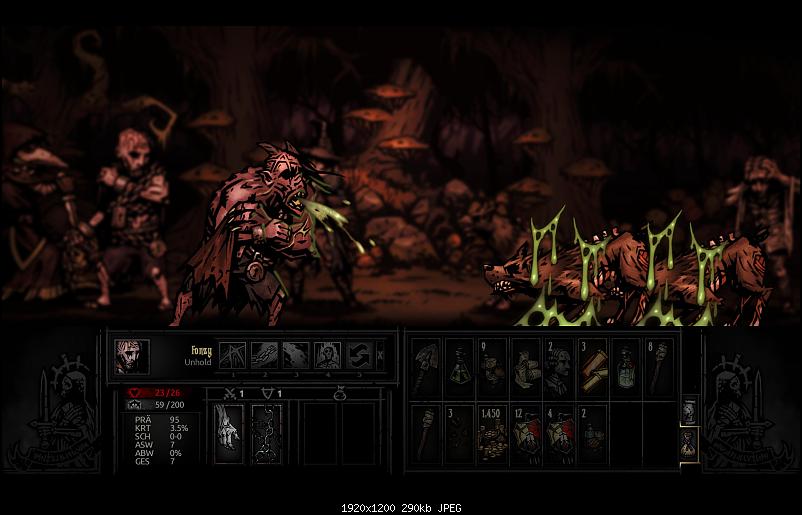Choose the stack of 4 crests
The width and height of the screenshot is (802, 515).
(x=559, y=435)
